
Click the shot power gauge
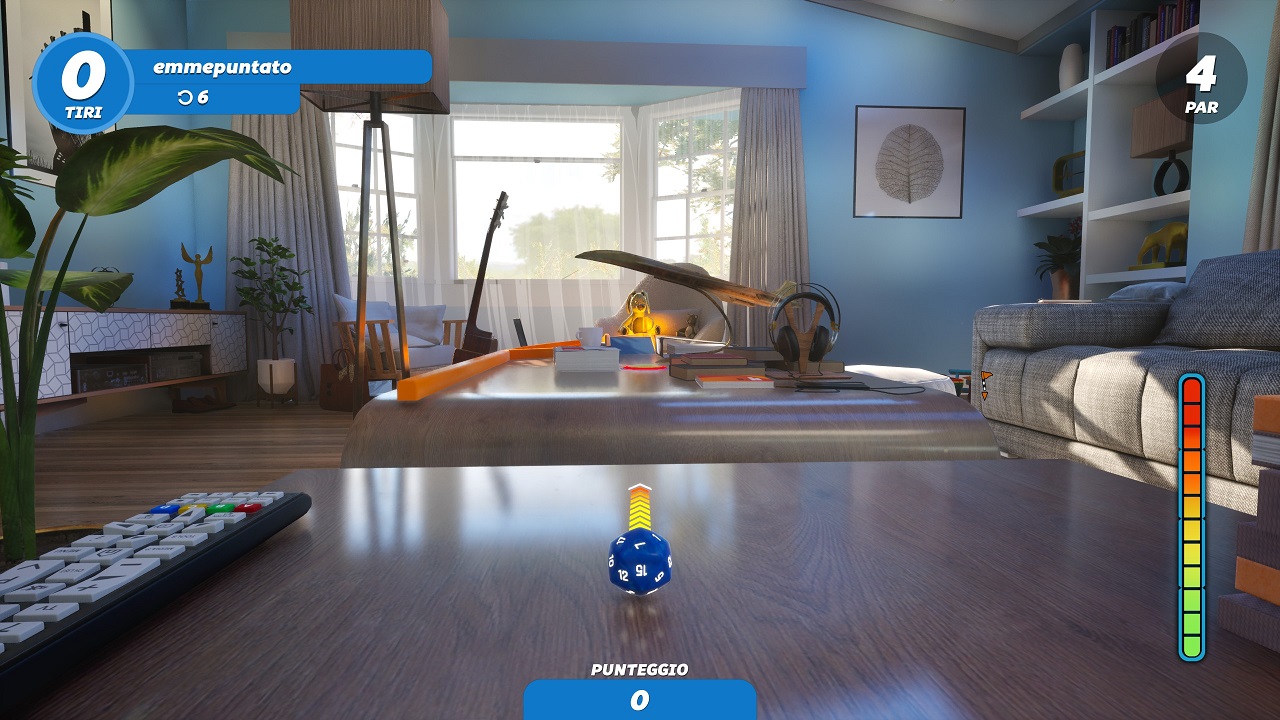point(1191,517)
